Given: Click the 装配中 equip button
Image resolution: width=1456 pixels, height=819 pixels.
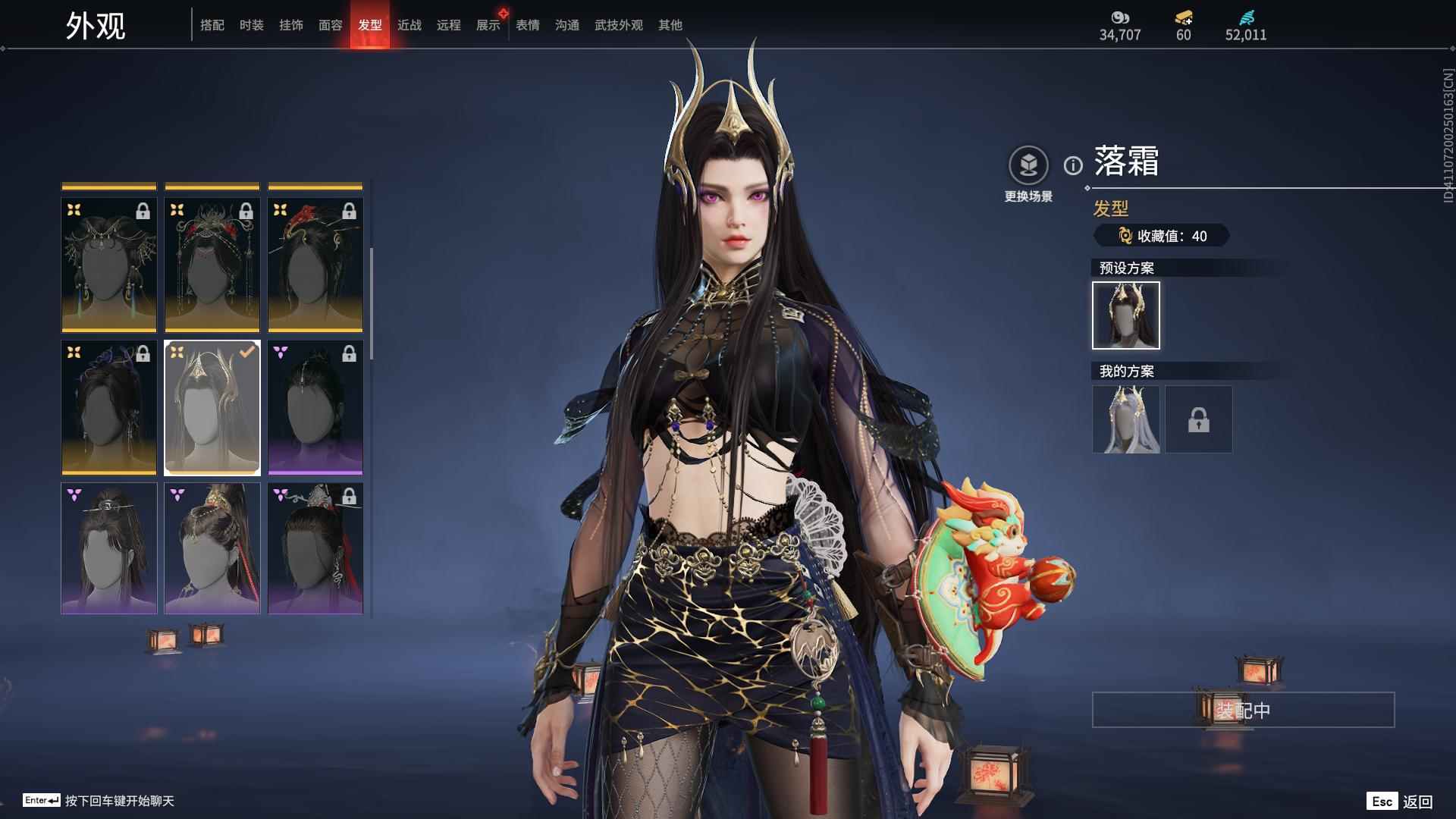Looking at the screenshot, I should pyautogui.click(x=1243, y=710).
